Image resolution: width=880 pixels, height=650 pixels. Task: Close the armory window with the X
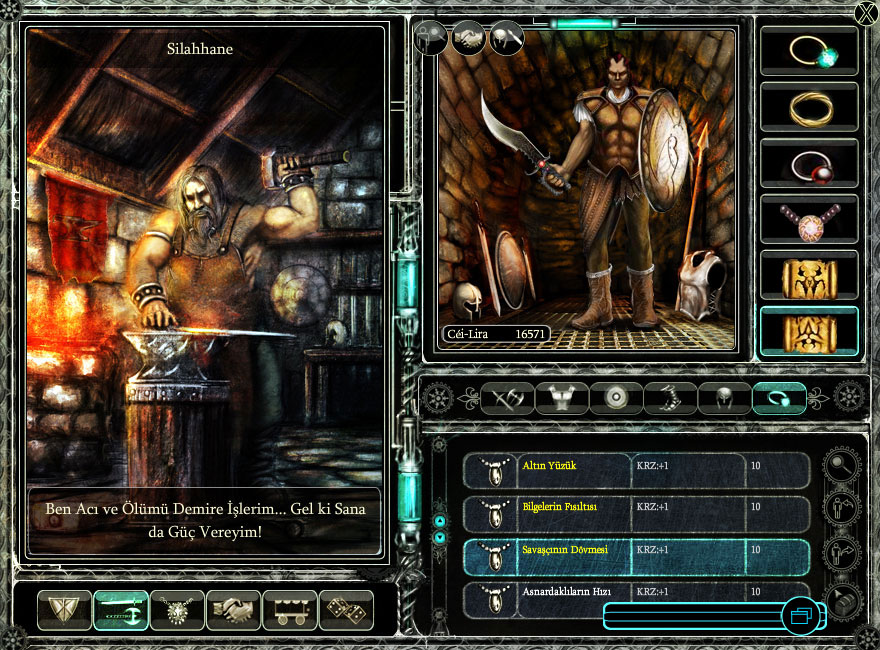[866, 13]
